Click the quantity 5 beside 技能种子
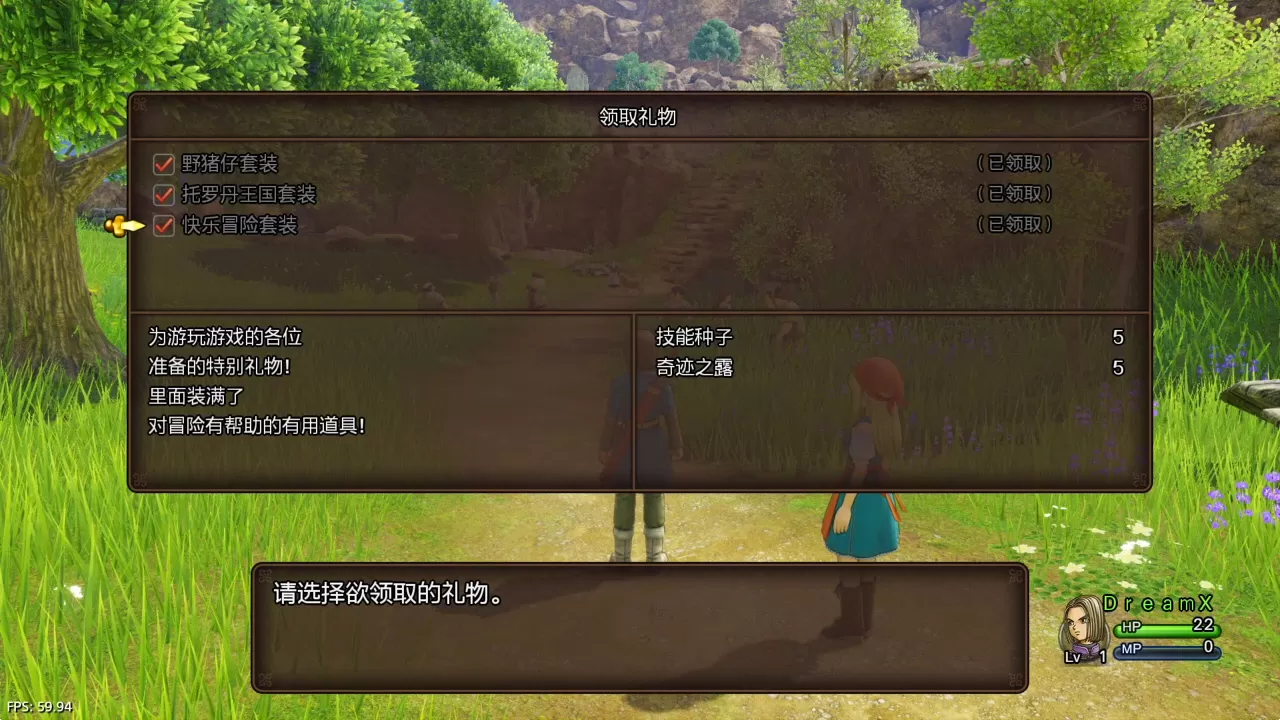Image resolution: width=1280 pixels, height=720 pixels. [x=1117, y=337]
